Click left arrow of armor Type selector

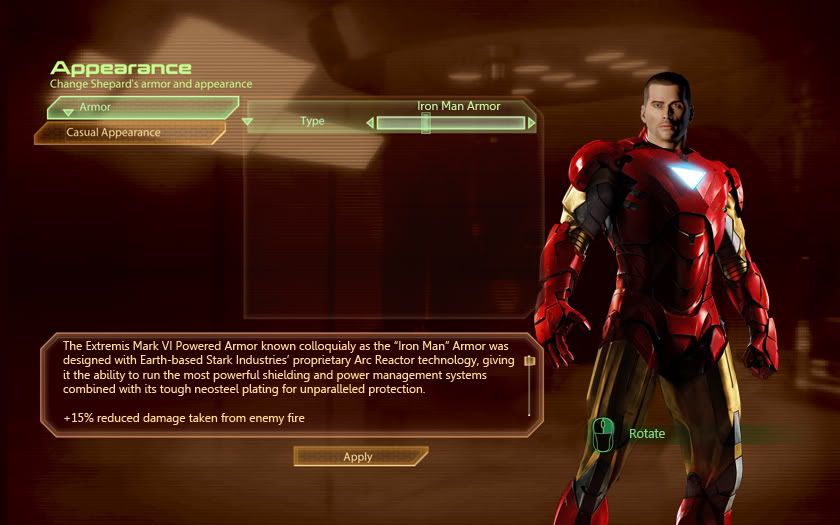(370, 123)
